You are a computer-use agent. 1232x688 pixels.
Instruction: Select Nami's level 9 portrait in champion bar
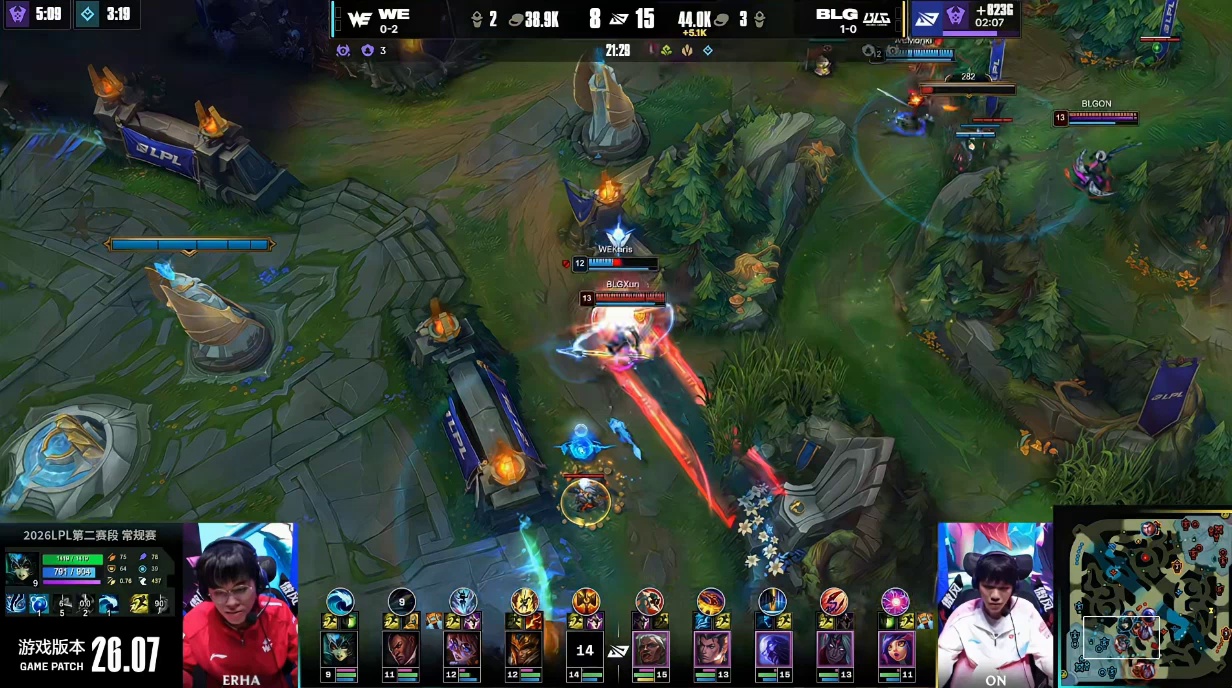tap(339, 649)
